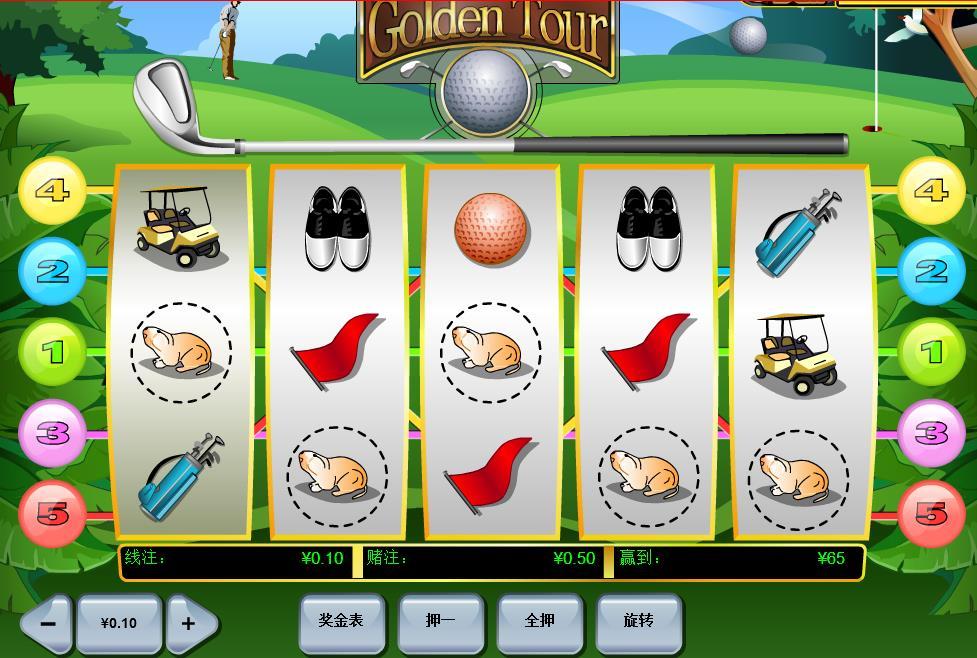The image size is (977, 658).
Task: Choose 全押 to bet max
Action: pos(540,621)
